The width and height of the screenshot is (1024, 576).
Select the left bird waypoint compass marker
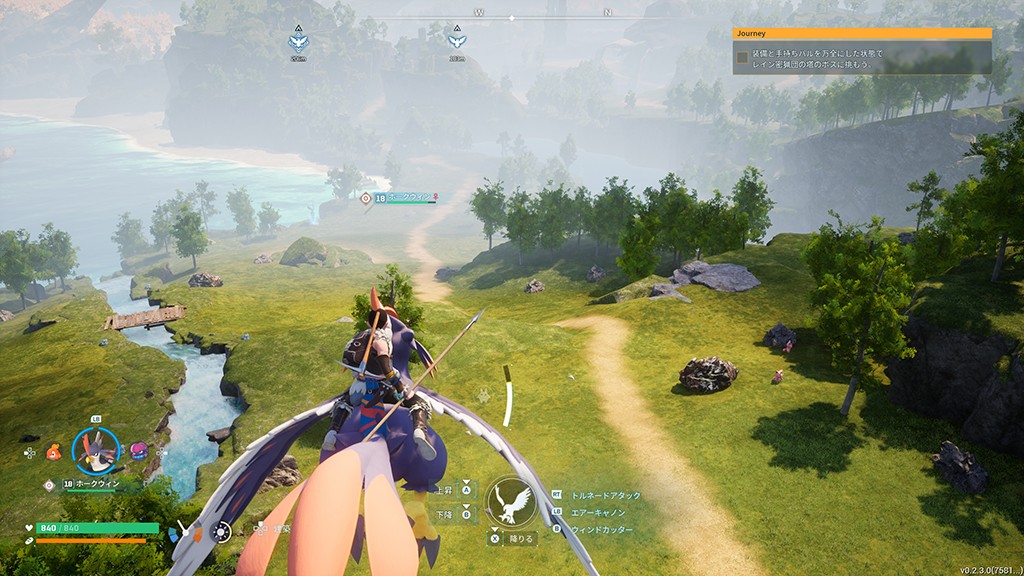pos(298,40)
